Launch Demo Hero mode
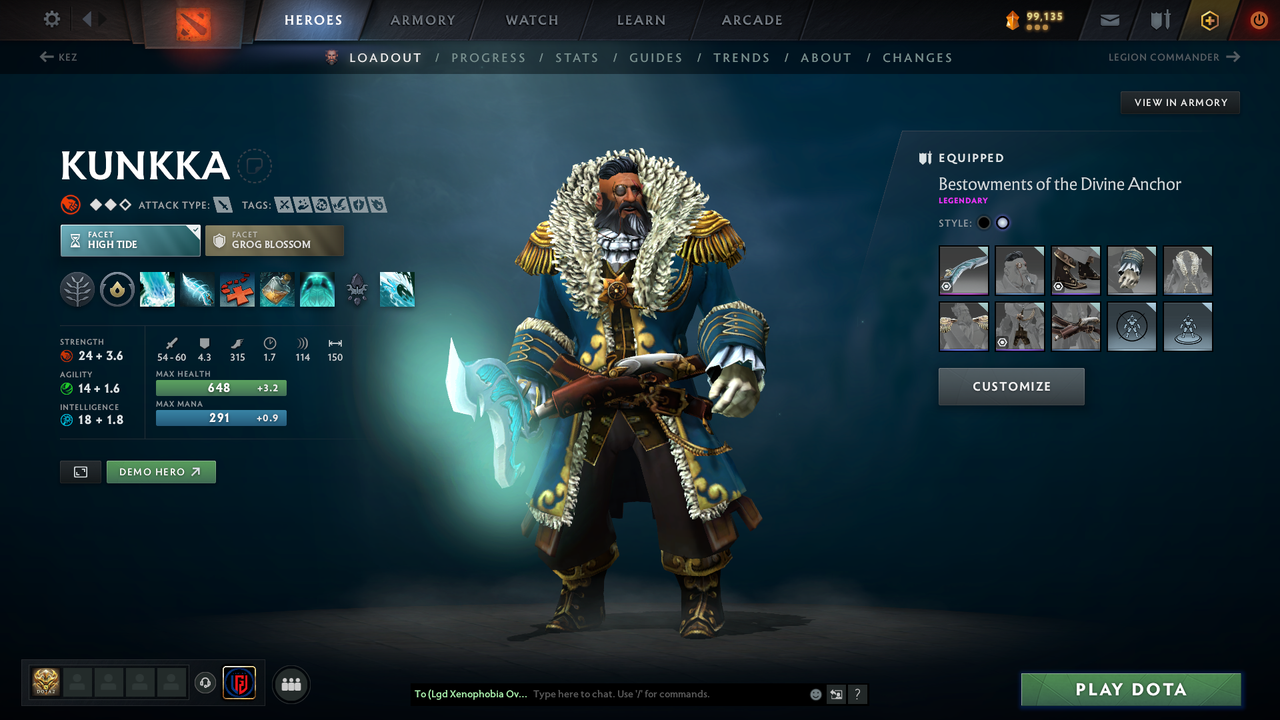 (161, 471)
